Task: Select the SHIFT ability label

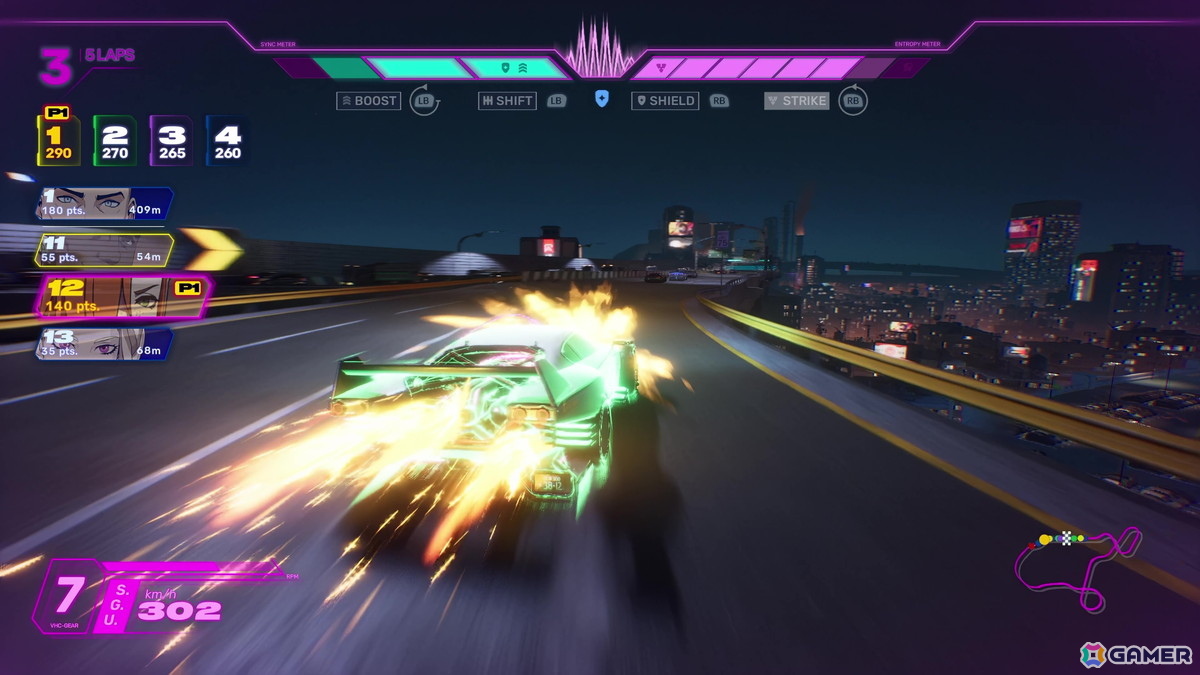Action: click(x=508, y=101)
